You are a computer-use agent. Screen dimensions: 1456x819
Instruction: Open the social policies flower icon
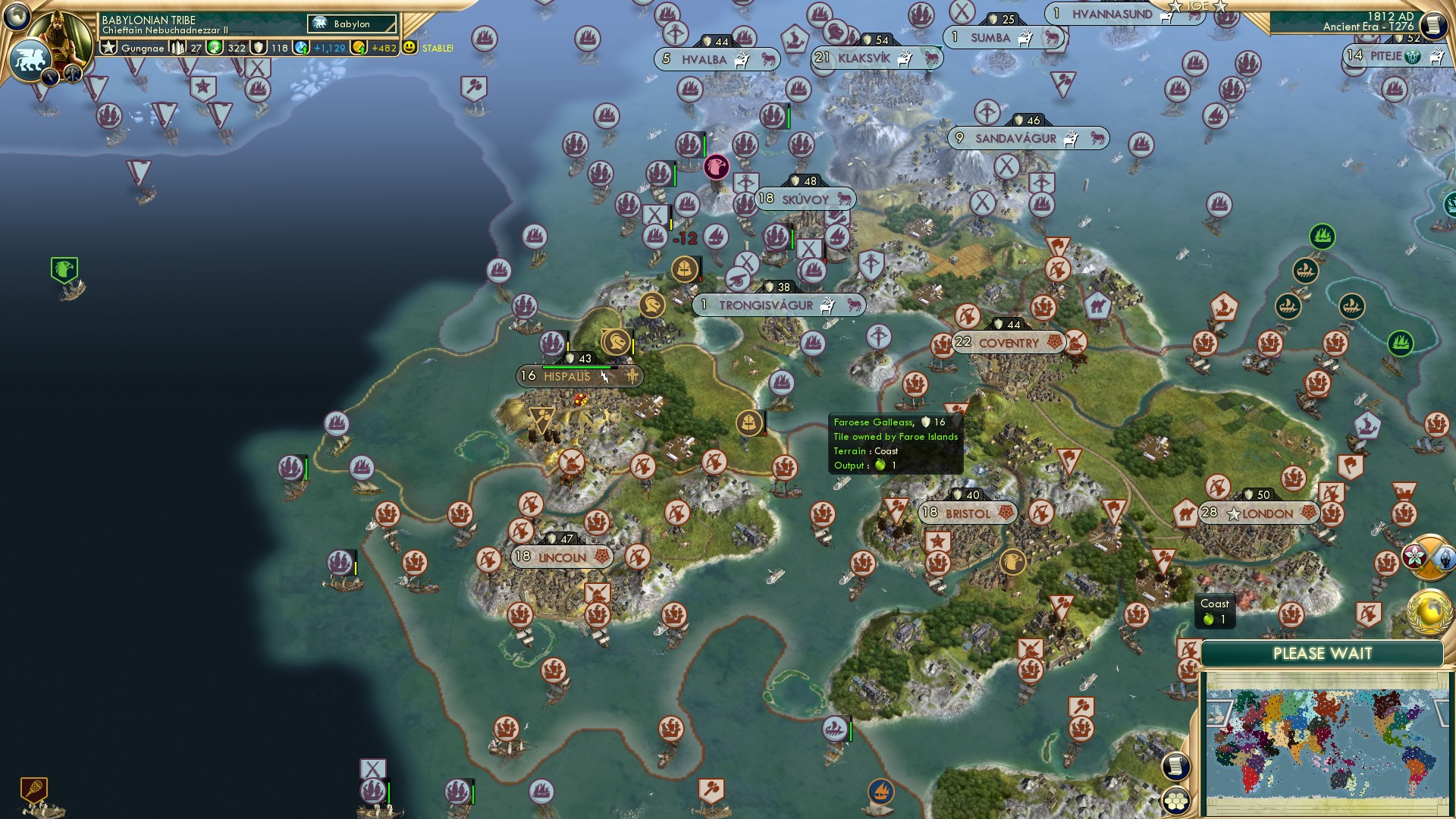coord(1414,557)
